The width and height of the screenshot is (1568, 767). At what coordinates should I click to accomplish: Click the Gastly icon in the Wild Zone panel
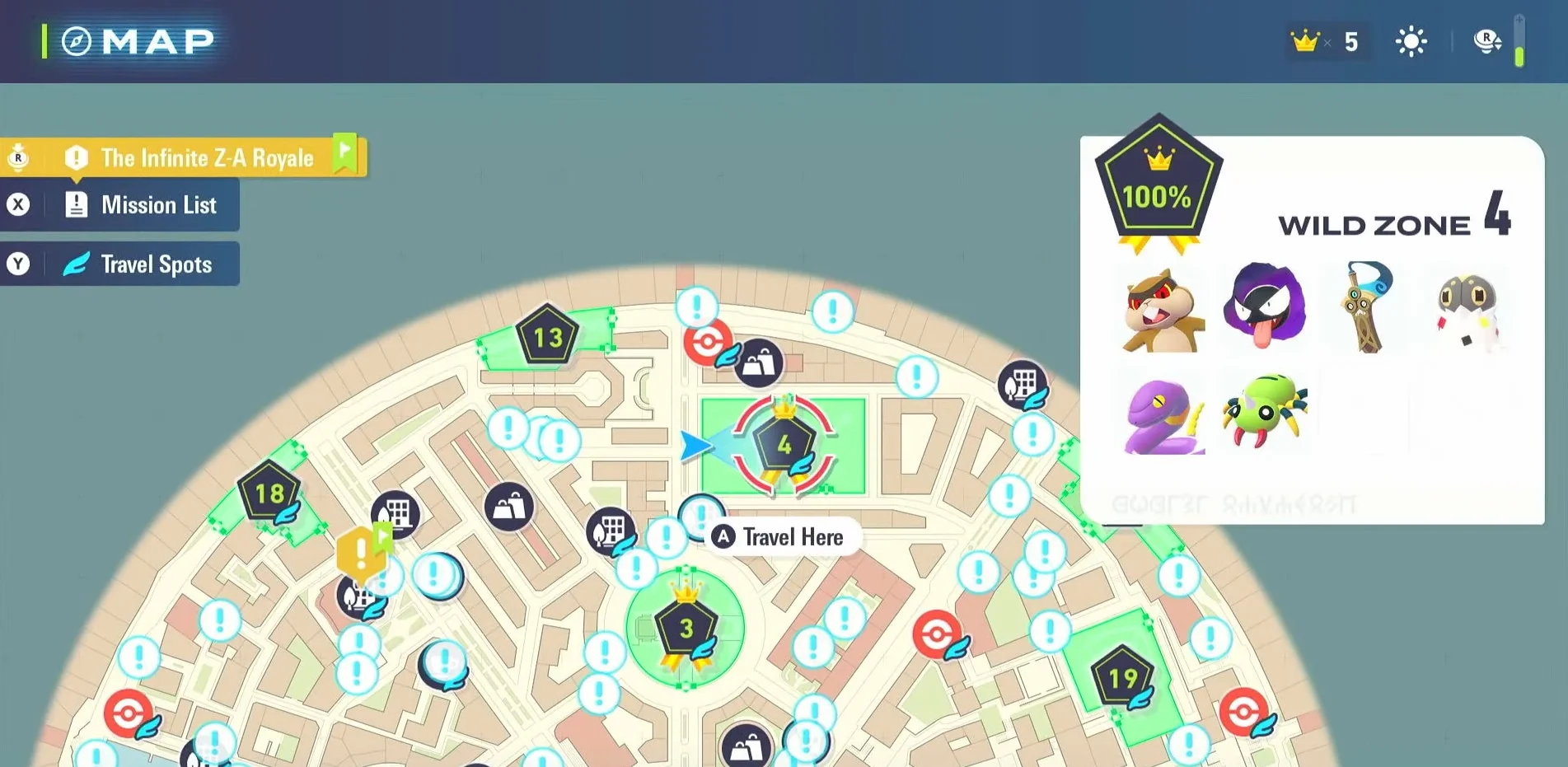point(1265,307)
